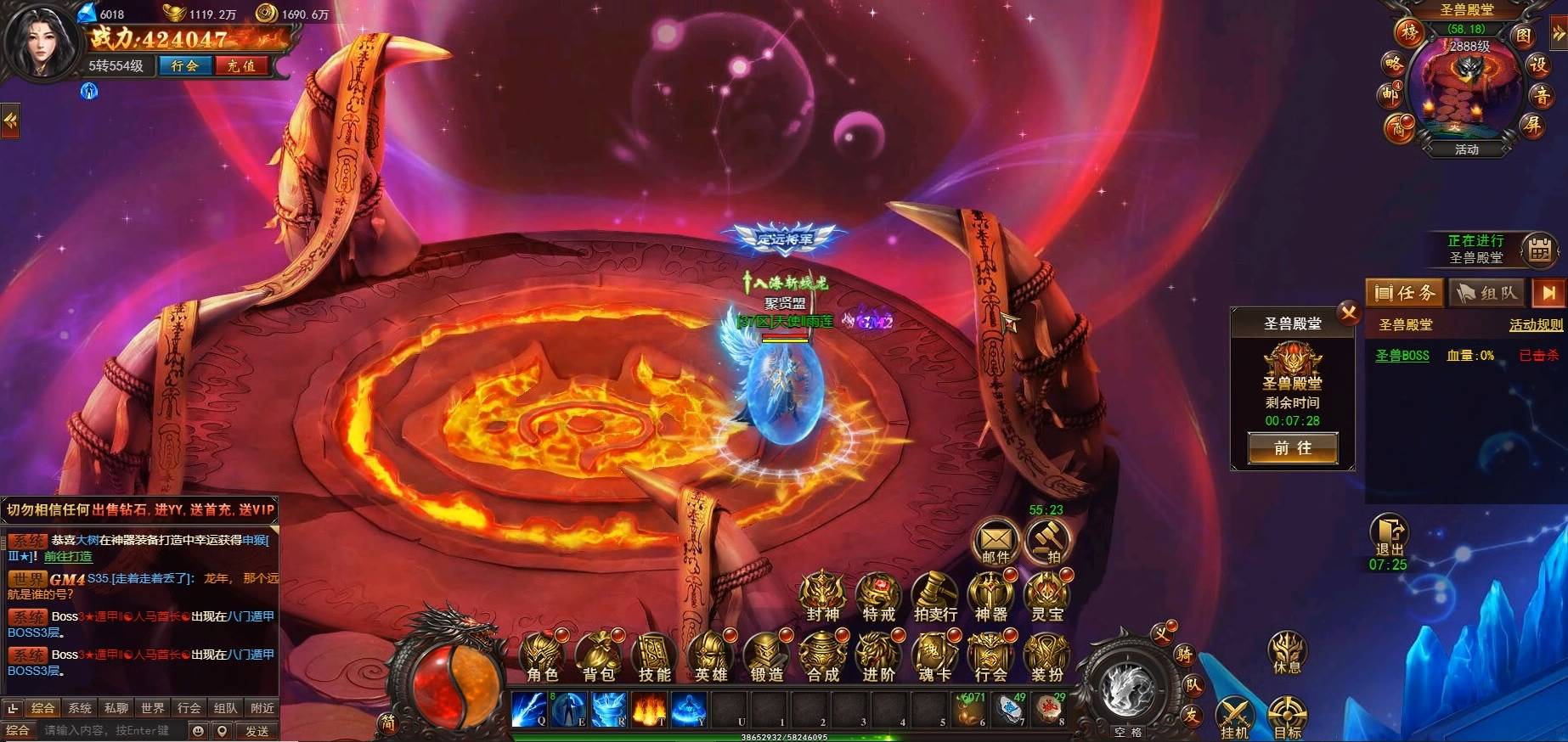Click the 前往 go button
This screenshot has height=742, width=1568.
pos(1292,448)
